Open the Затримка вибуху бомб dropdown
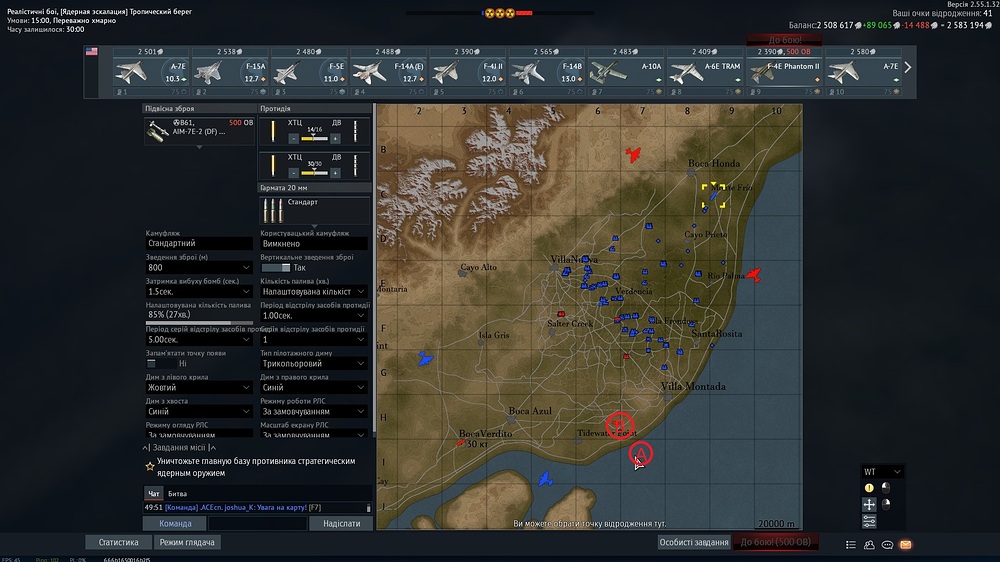 coord(199,291)
